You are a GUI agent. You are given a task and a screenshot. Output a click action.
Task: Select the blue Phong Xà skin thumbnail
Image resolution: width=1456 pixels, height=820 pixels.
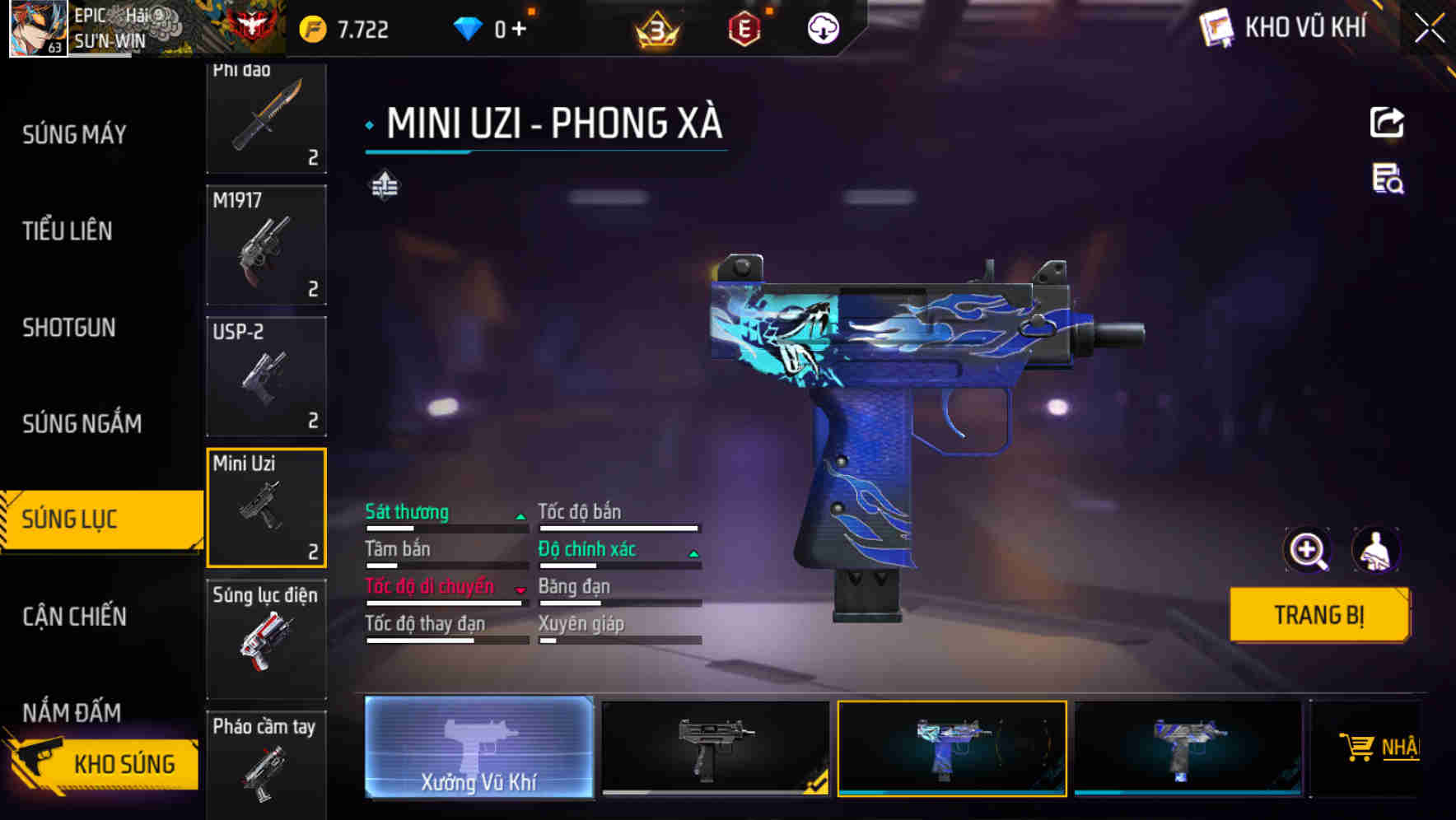952,749
